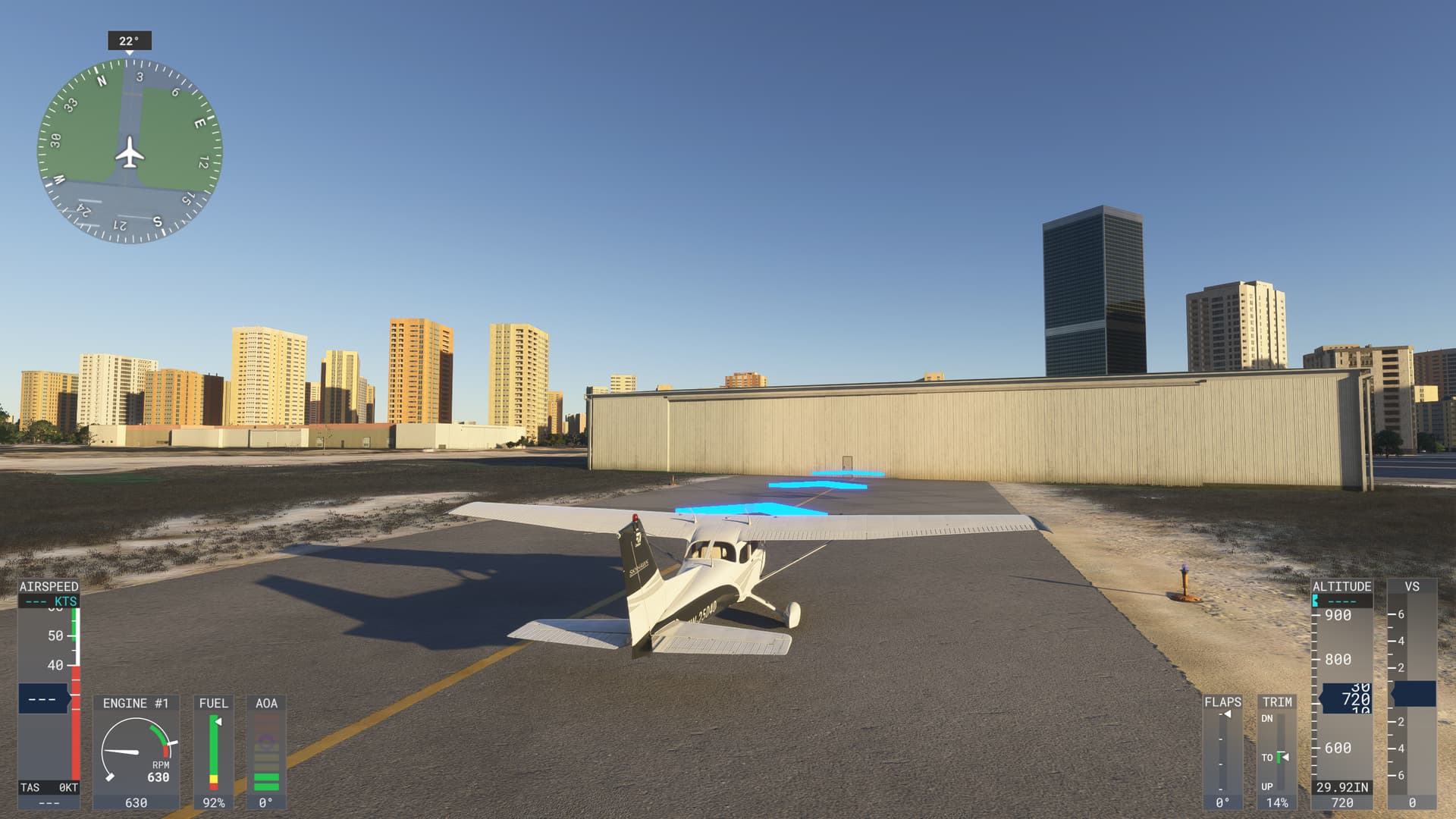1456x819 pixels.
Task: Click the AOA indicator panel
Action: [265, 751]
